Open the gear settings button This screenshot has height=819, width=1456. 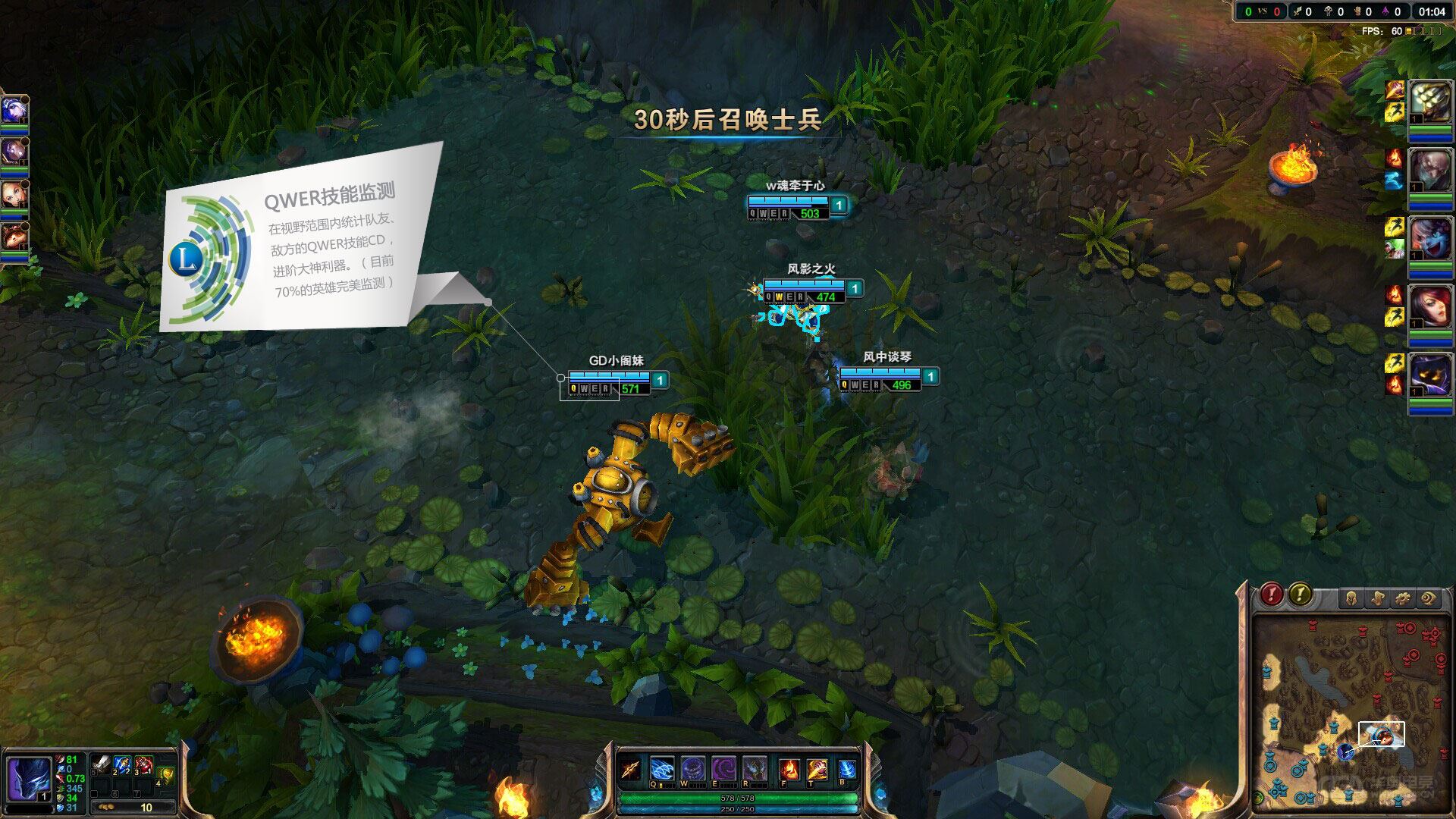click(1403, 599)
